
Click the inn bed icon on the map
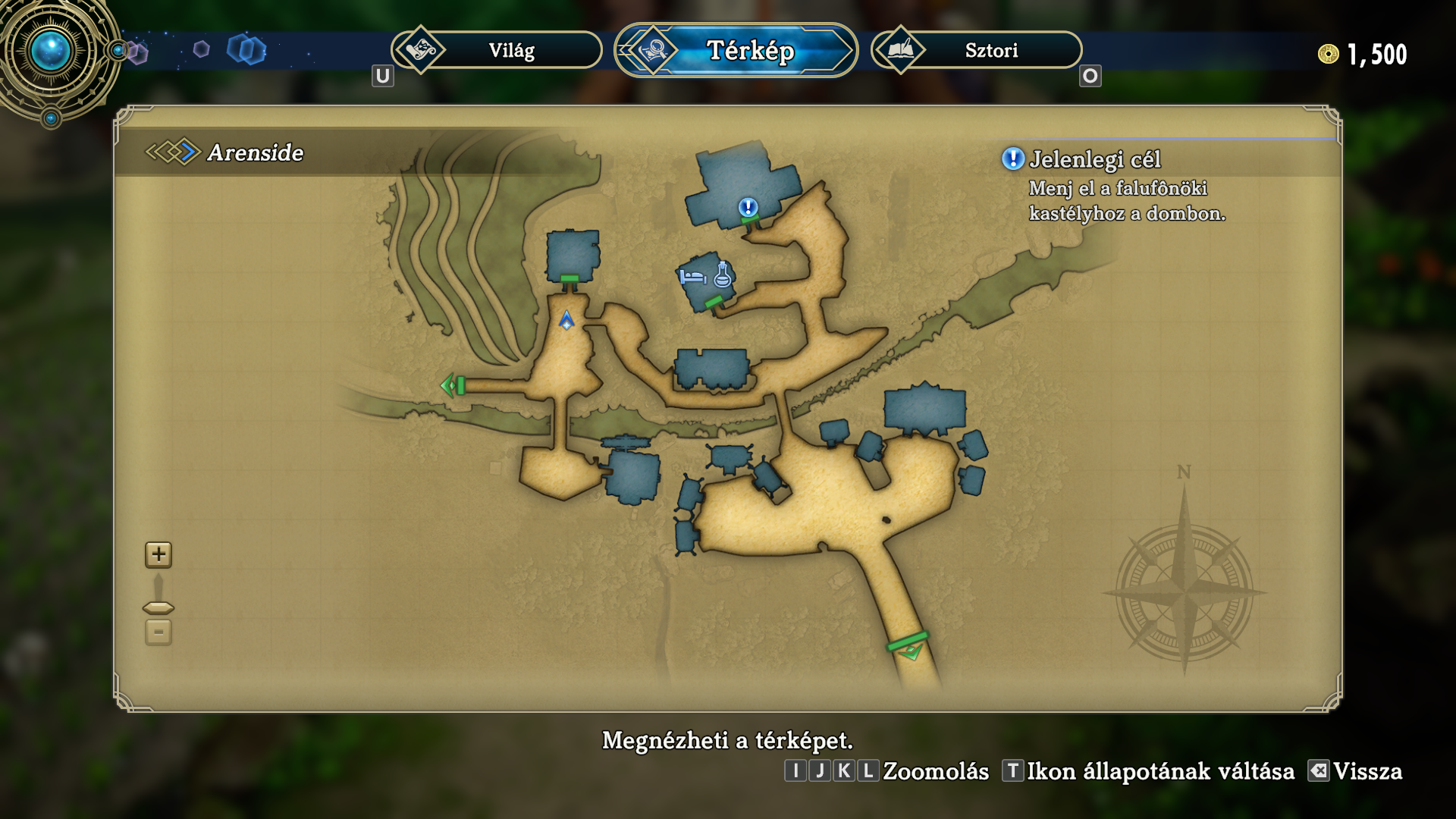[692, 277]
